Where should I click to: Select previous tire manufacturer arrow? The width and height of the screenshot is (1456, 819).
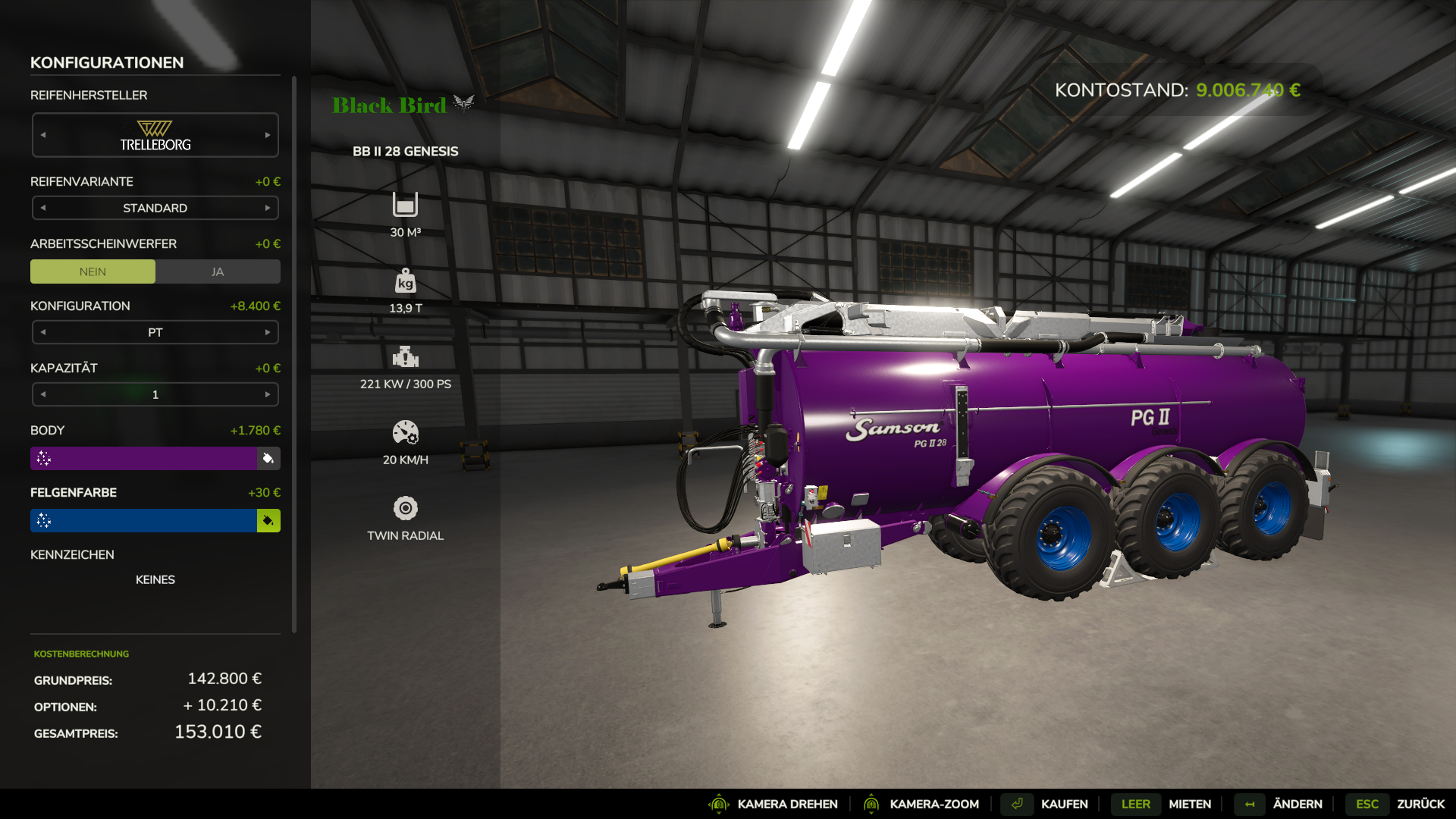click(x=43, y=135)
